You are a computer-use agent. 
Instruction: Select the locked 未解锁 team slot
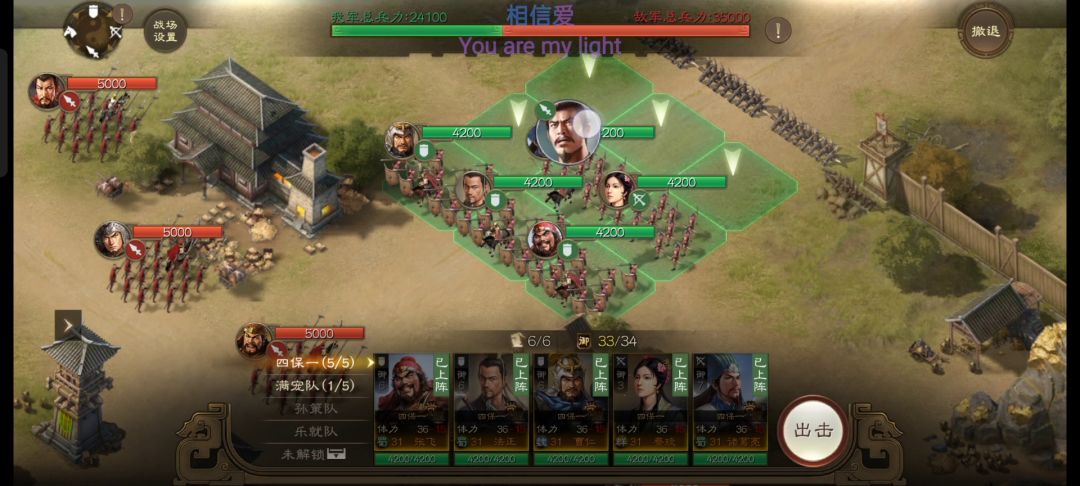click(x=315, y=454)
